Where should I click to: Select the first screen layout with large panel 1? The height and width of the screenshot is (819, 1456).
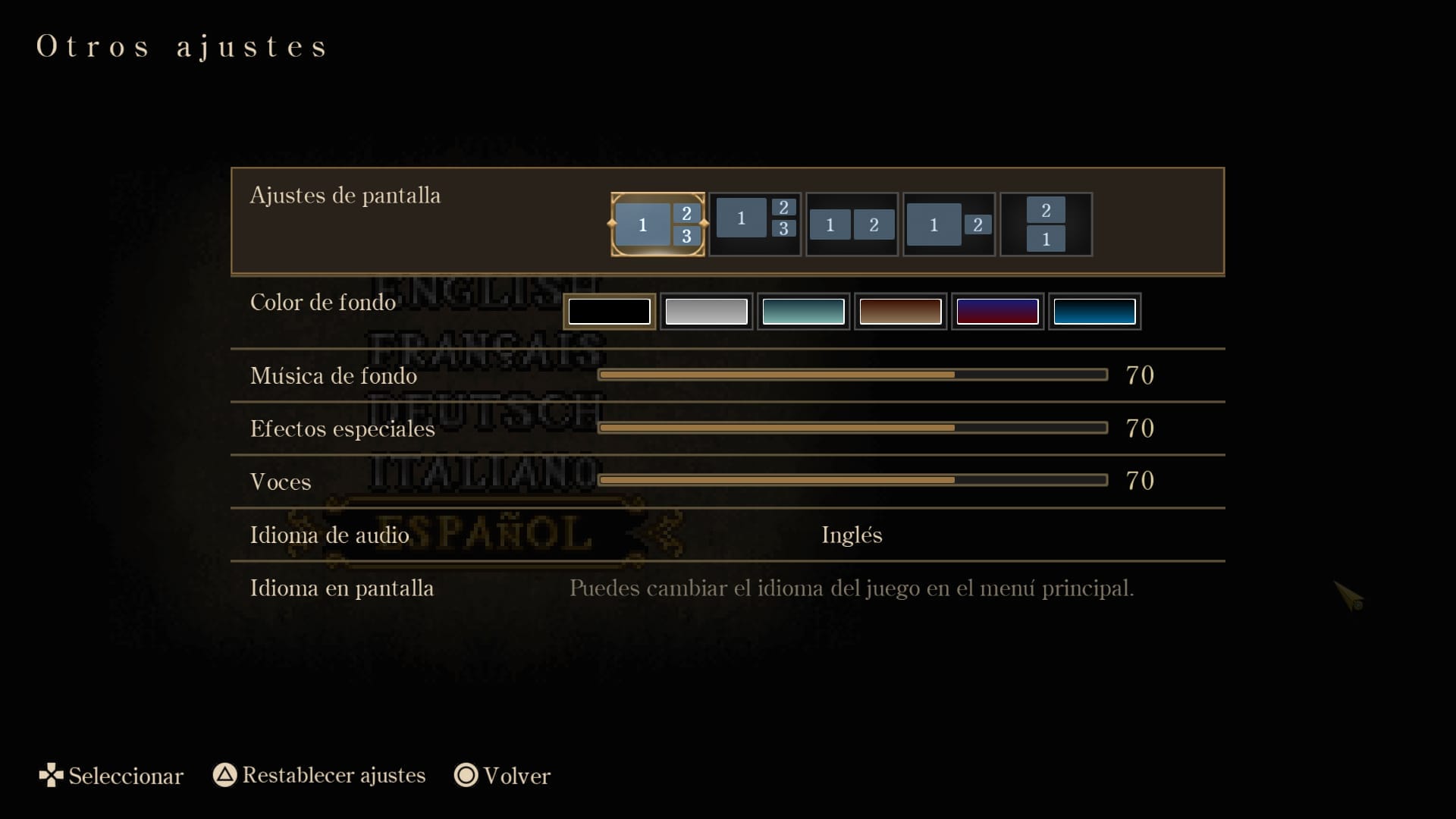(657, 224)
